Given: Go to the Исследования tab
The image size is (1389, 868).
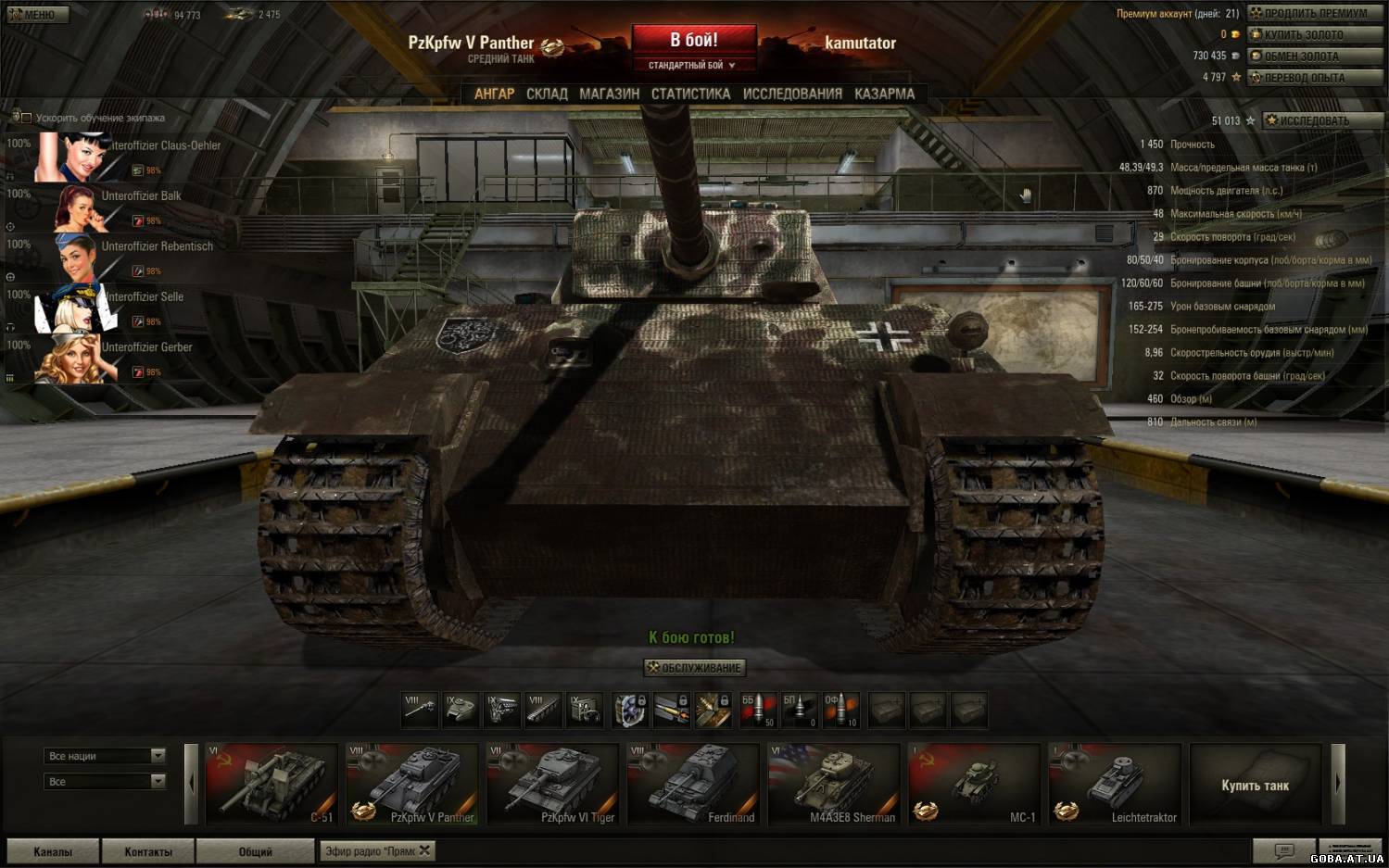Looking at the screenshot, I should pyautogui.click(x=792, y=94).
